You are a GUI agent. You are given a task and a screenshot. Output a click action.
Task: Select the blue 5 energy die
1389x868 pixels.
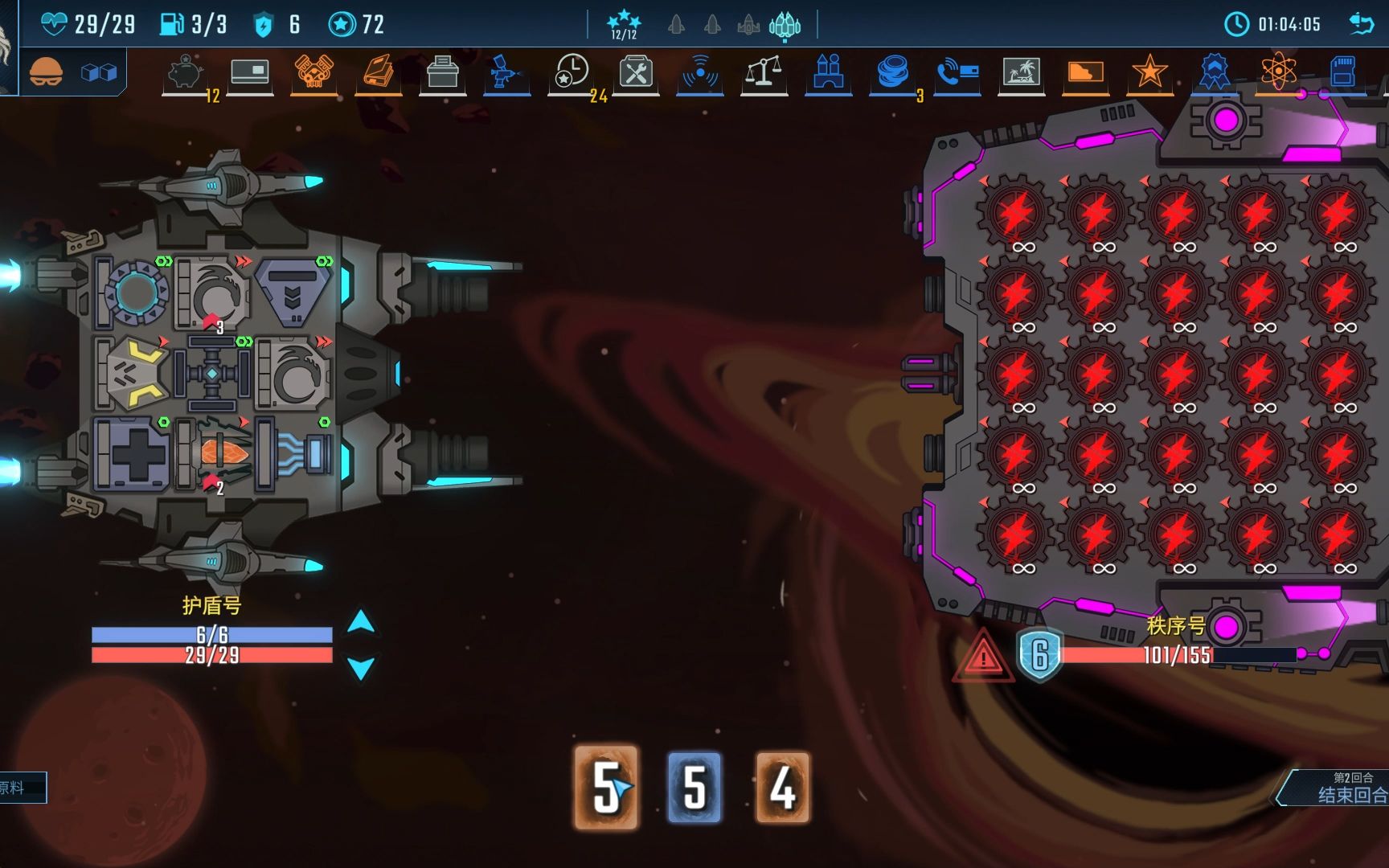click(694, 788)
